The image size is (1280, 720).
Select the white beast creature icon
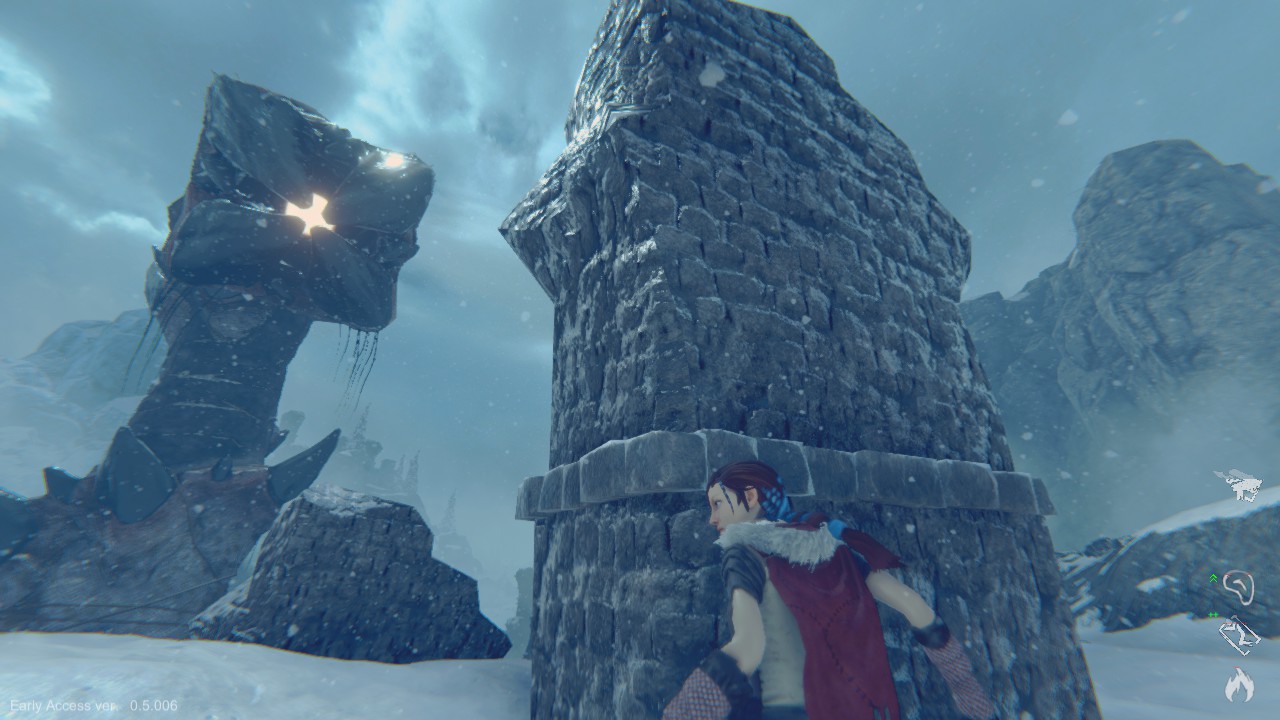pyautogui.click(x=1238, y=484)
